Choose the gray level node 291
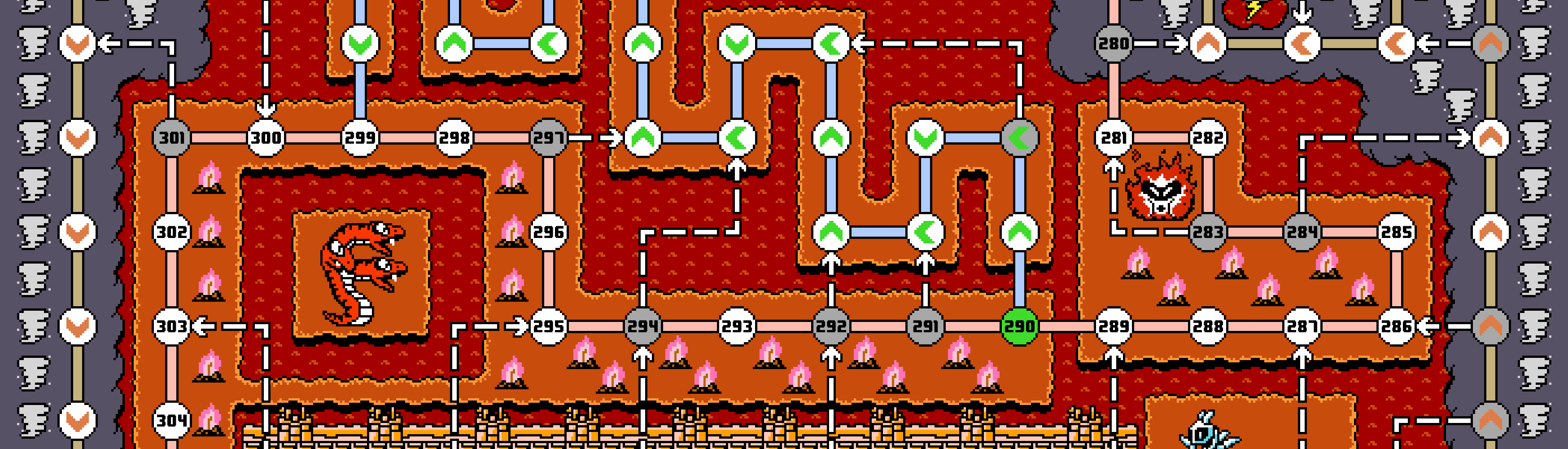This screenshot has width=1568, height=449. click(x=925, y=326)
